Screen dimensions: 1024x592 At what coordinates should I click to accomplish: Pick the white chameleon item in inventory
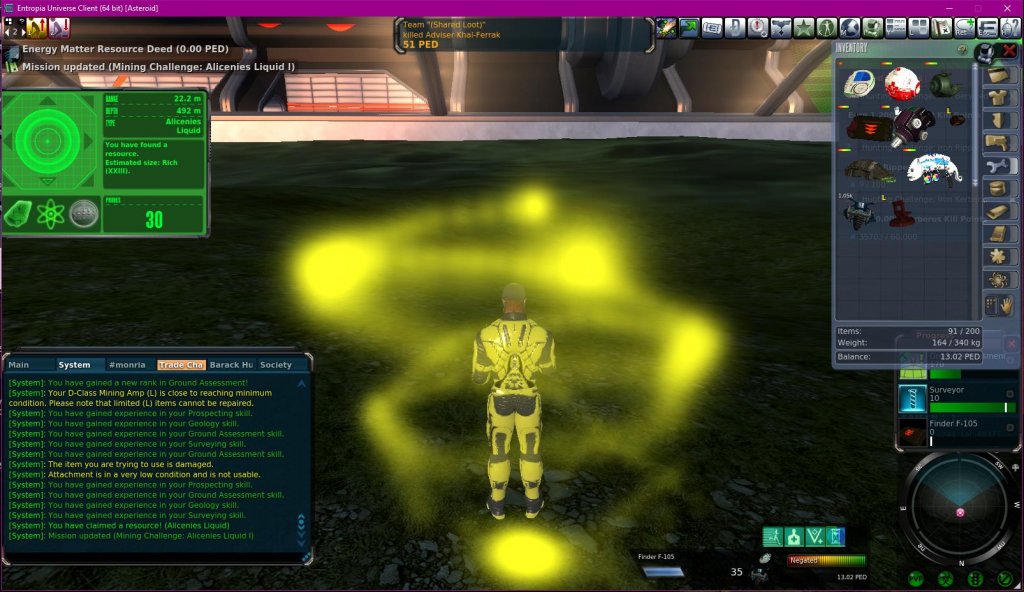pos(932,170)
